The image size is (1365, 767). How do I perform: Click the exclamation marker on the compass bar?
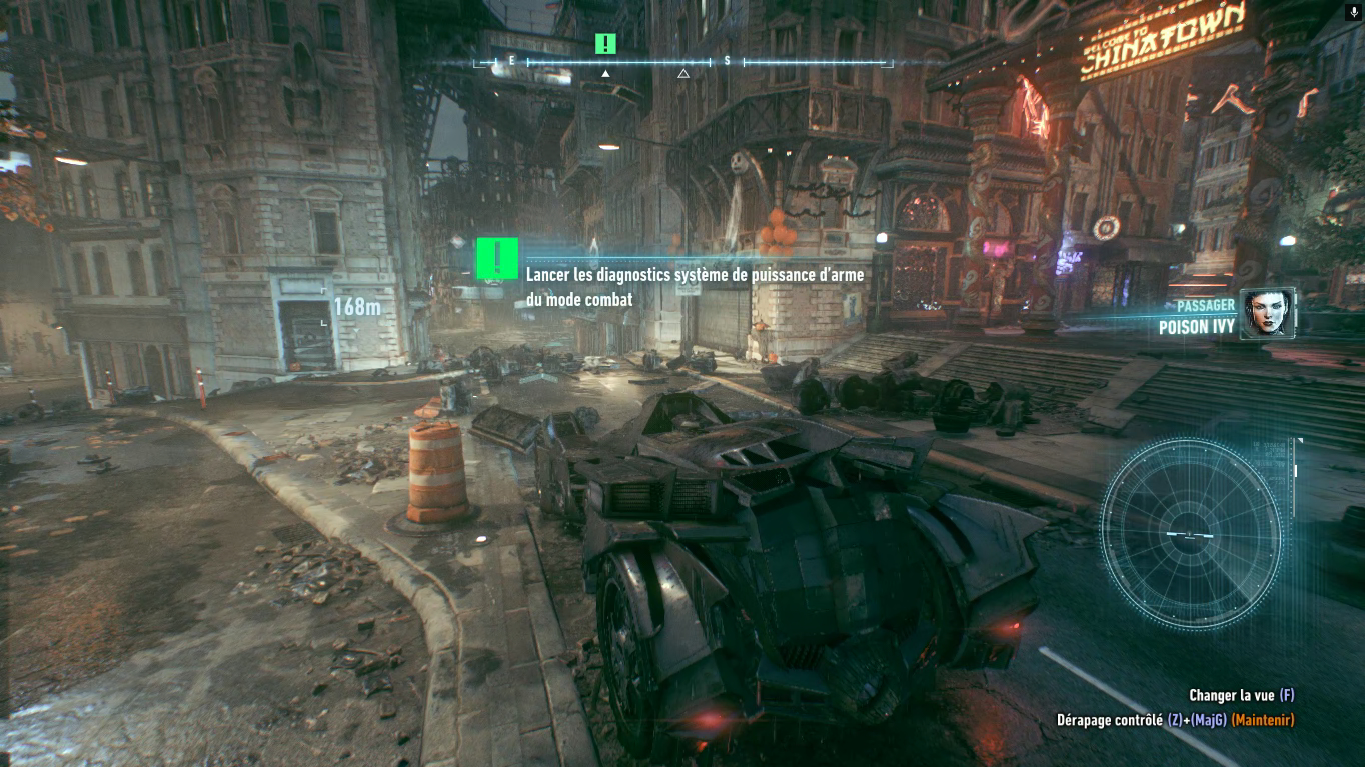604,44
